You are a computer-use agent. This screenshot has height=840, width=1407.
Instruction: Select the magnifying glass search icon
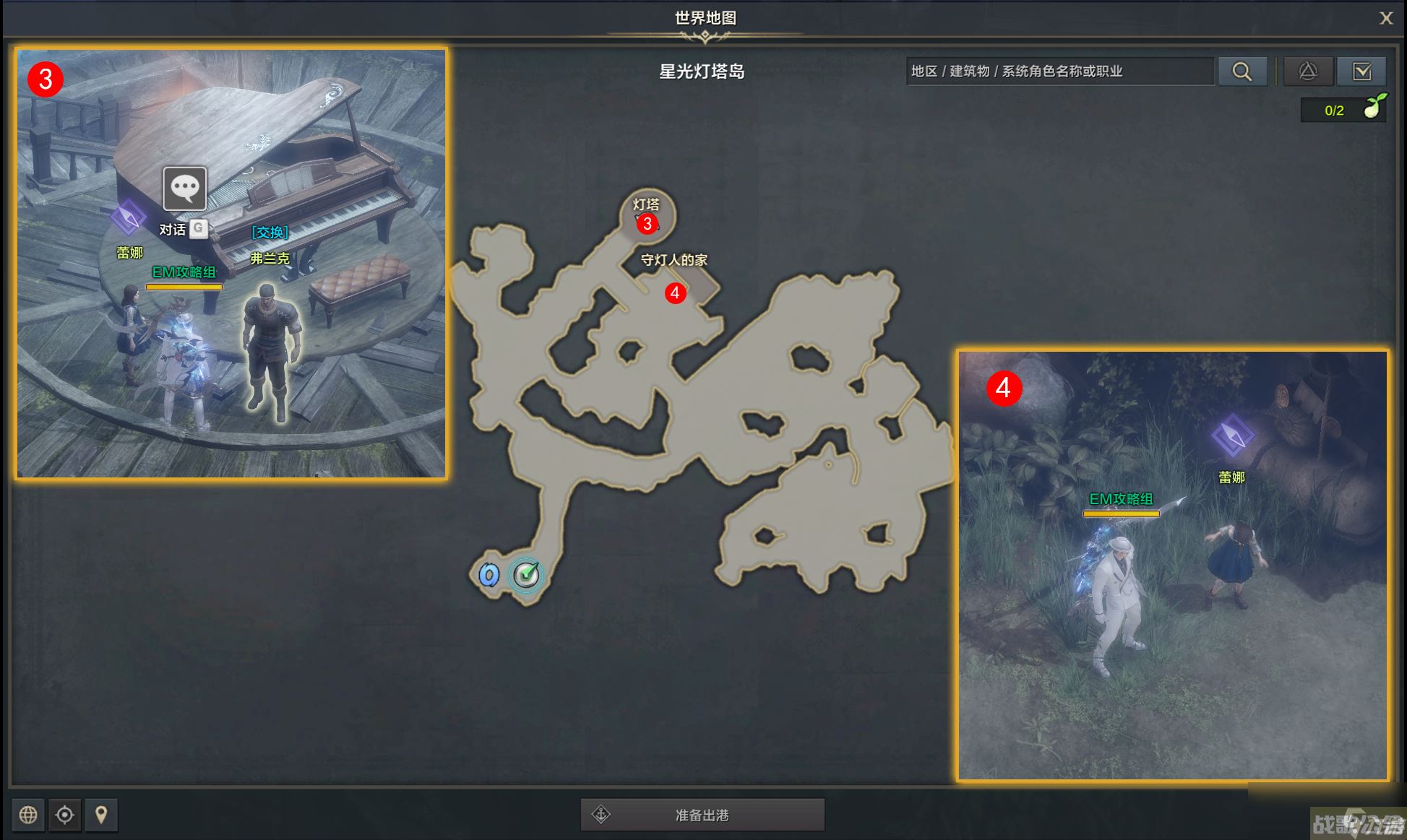(1242, 71)
